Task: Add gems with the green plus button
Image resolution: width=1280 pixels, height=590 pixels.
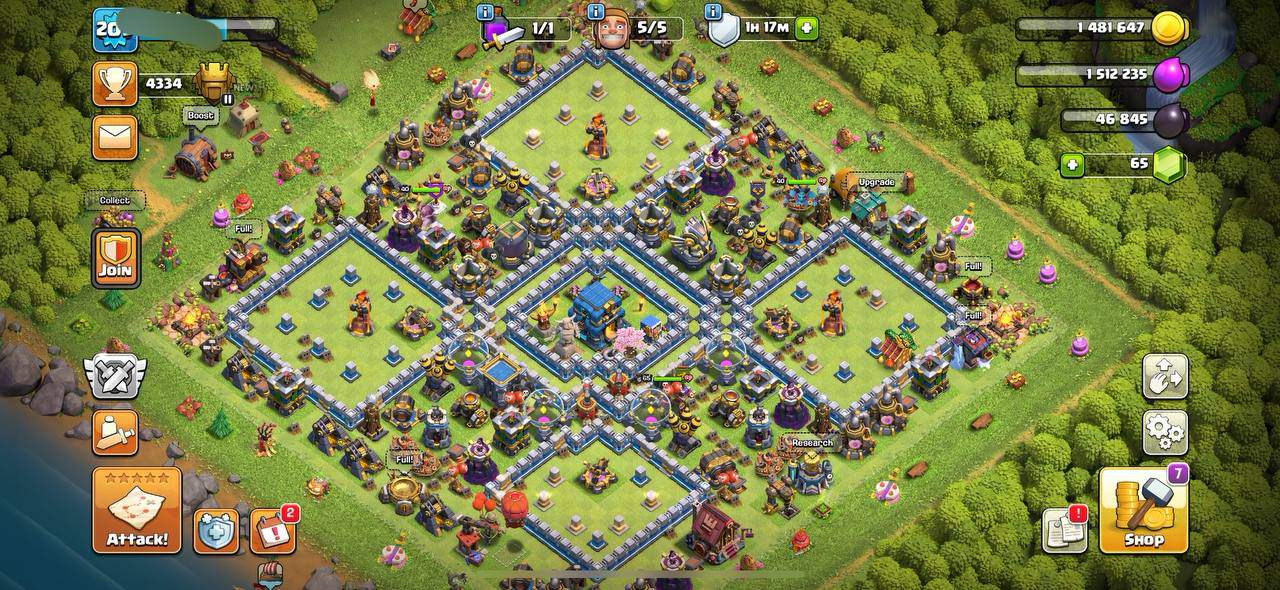Action: [x=1073, y=165]
